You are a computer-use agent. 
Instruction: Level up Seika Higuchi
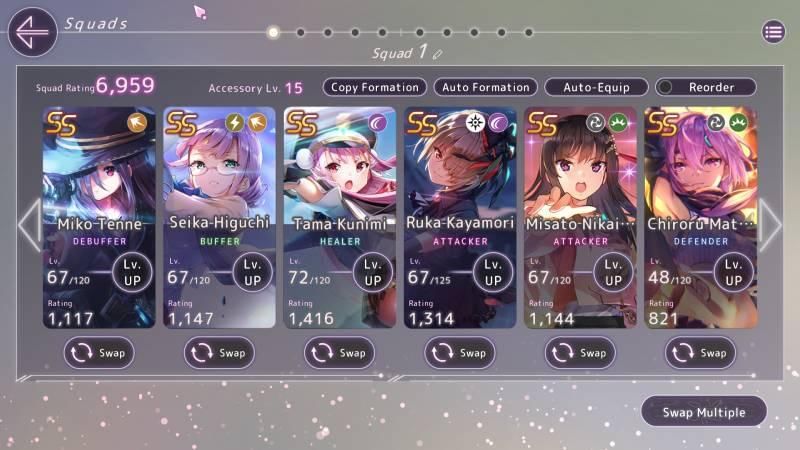click(252, 272)
